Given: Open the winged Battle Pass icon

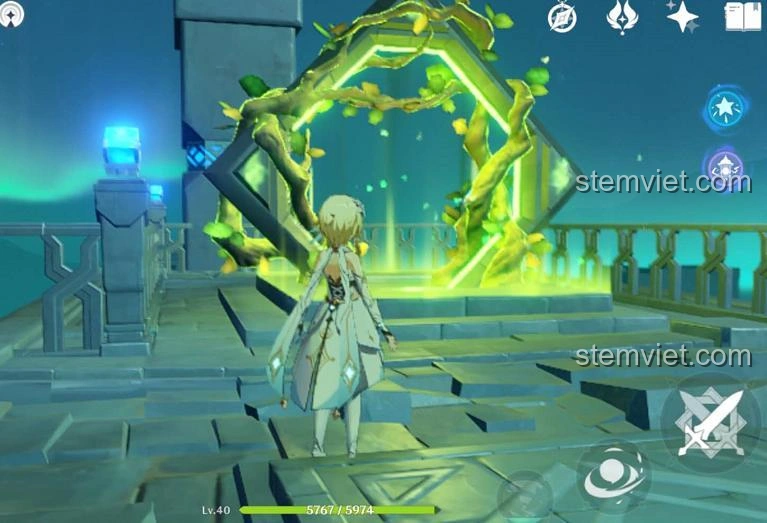Looking at the screenshot, I should point(622,17).
